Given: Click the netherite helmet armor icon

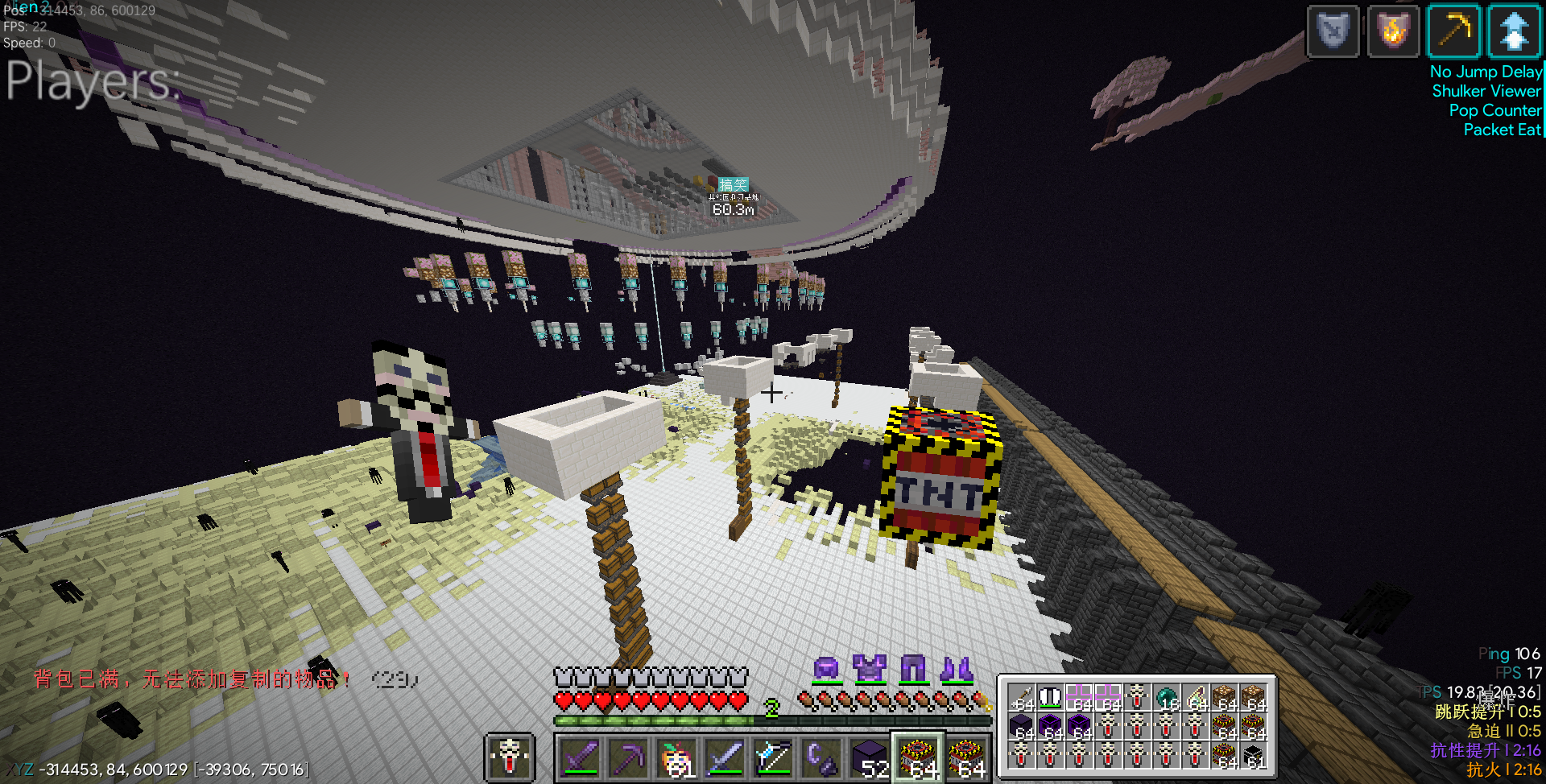Looking at the screenshot, I should click(827, 669).
